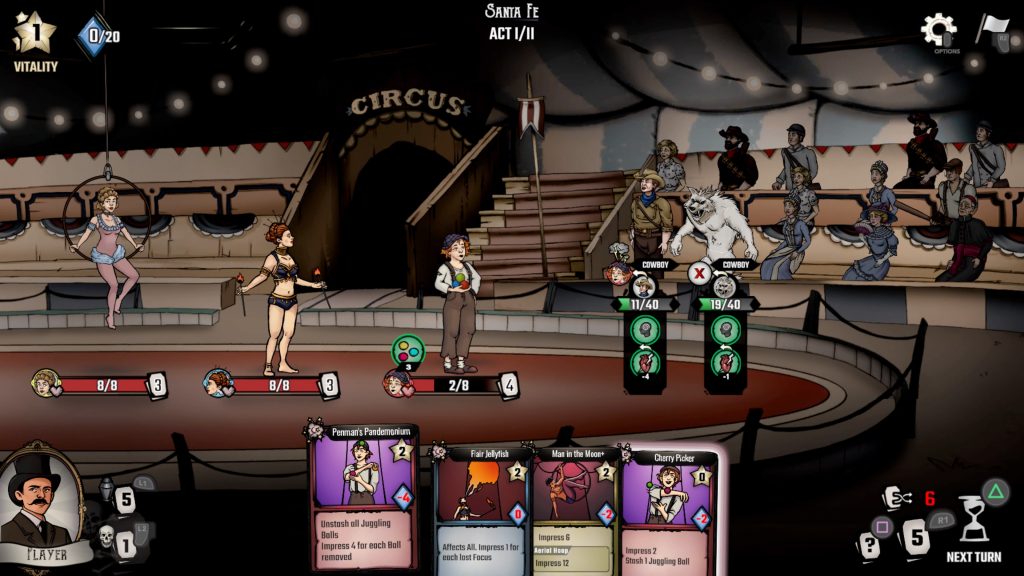Select the fire performer's portrait icon
Screen dimensions: 1024x576
pos(216,383)
